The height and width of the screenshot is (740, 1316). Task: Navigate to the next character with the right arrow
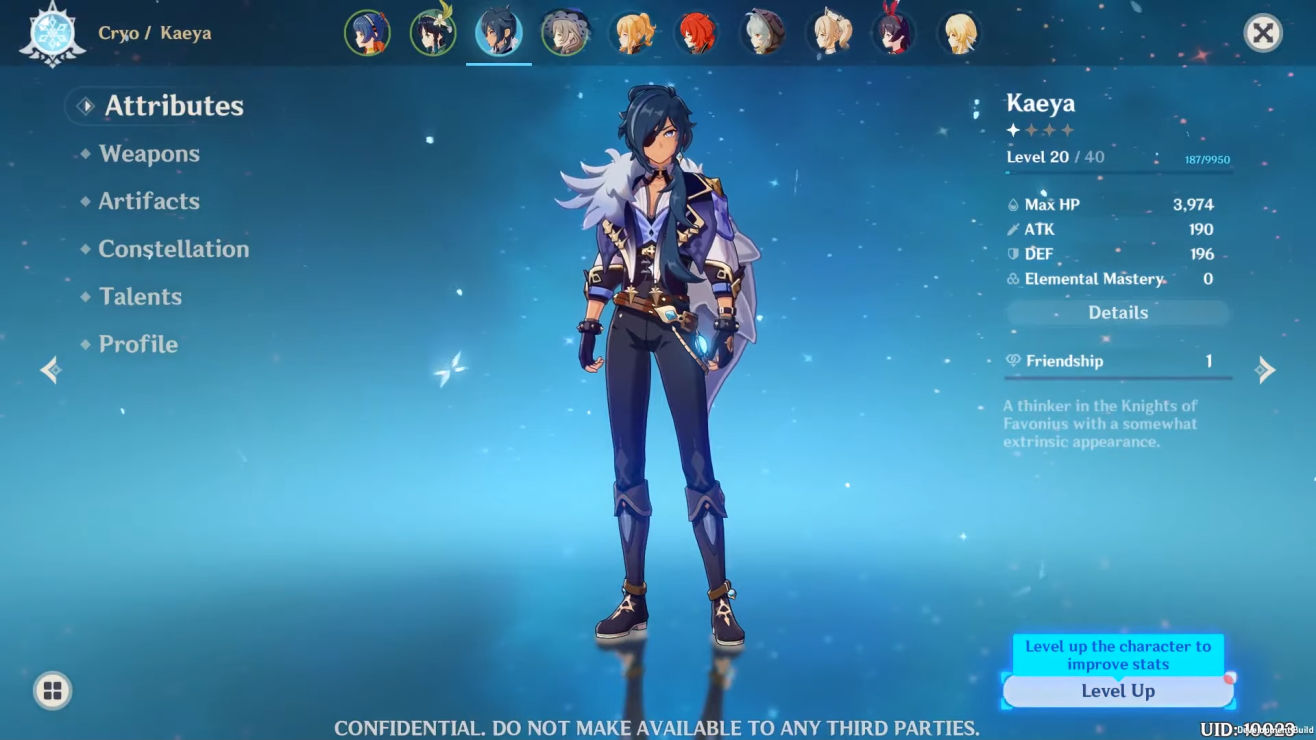[1267, 369]
